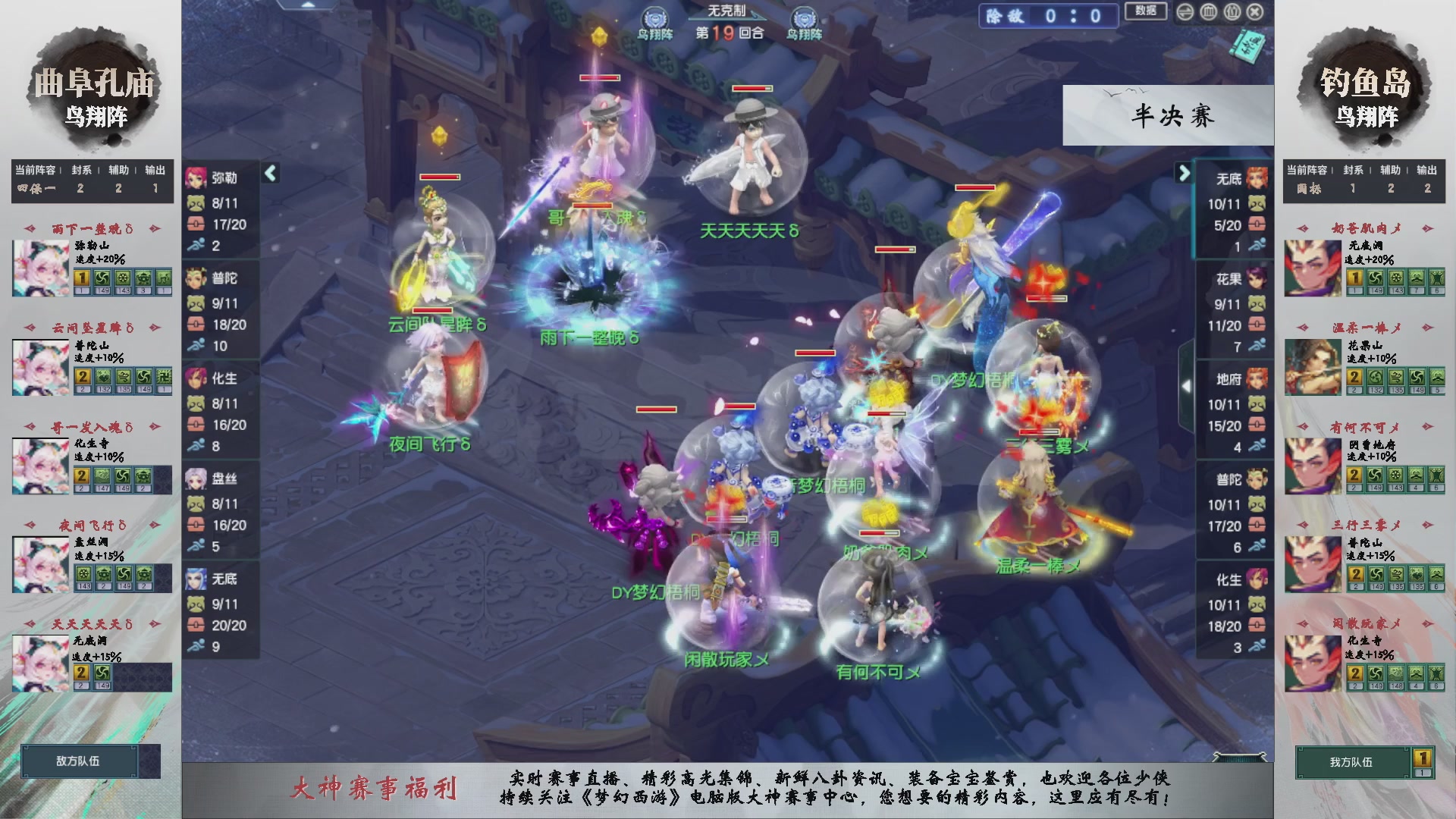The image size is (1456, 819).
Task: Expand the right character stats panel
Action: (1184, 173)
